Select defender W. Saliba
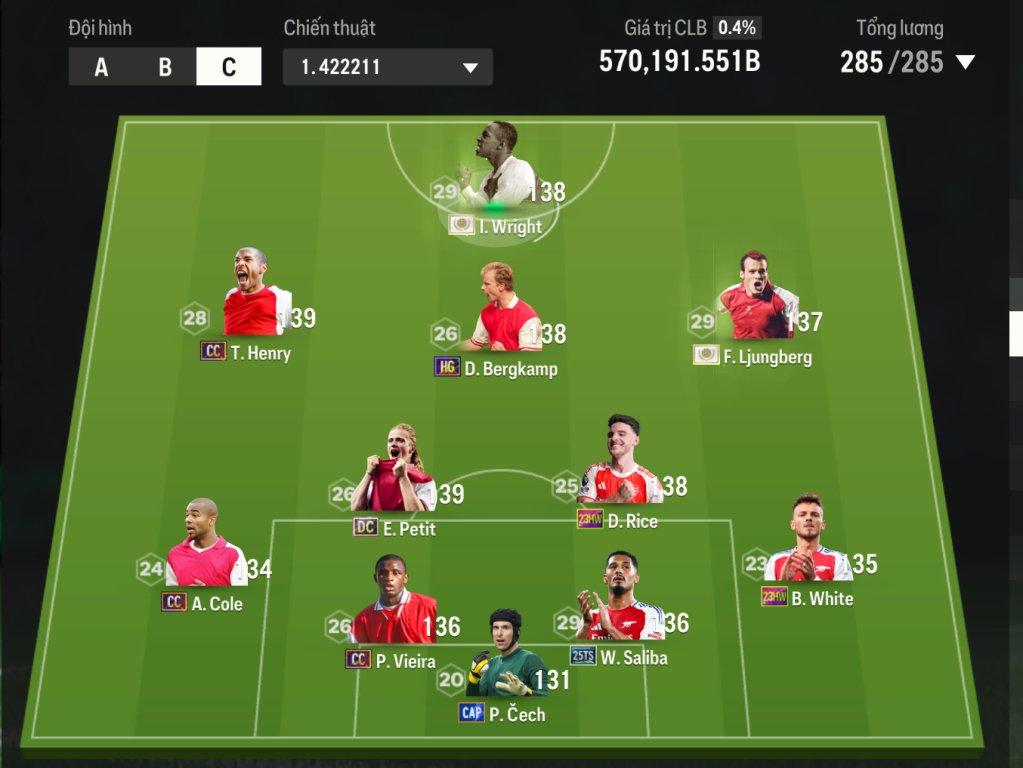The image size is (1023, 768). tap(622, 606)
